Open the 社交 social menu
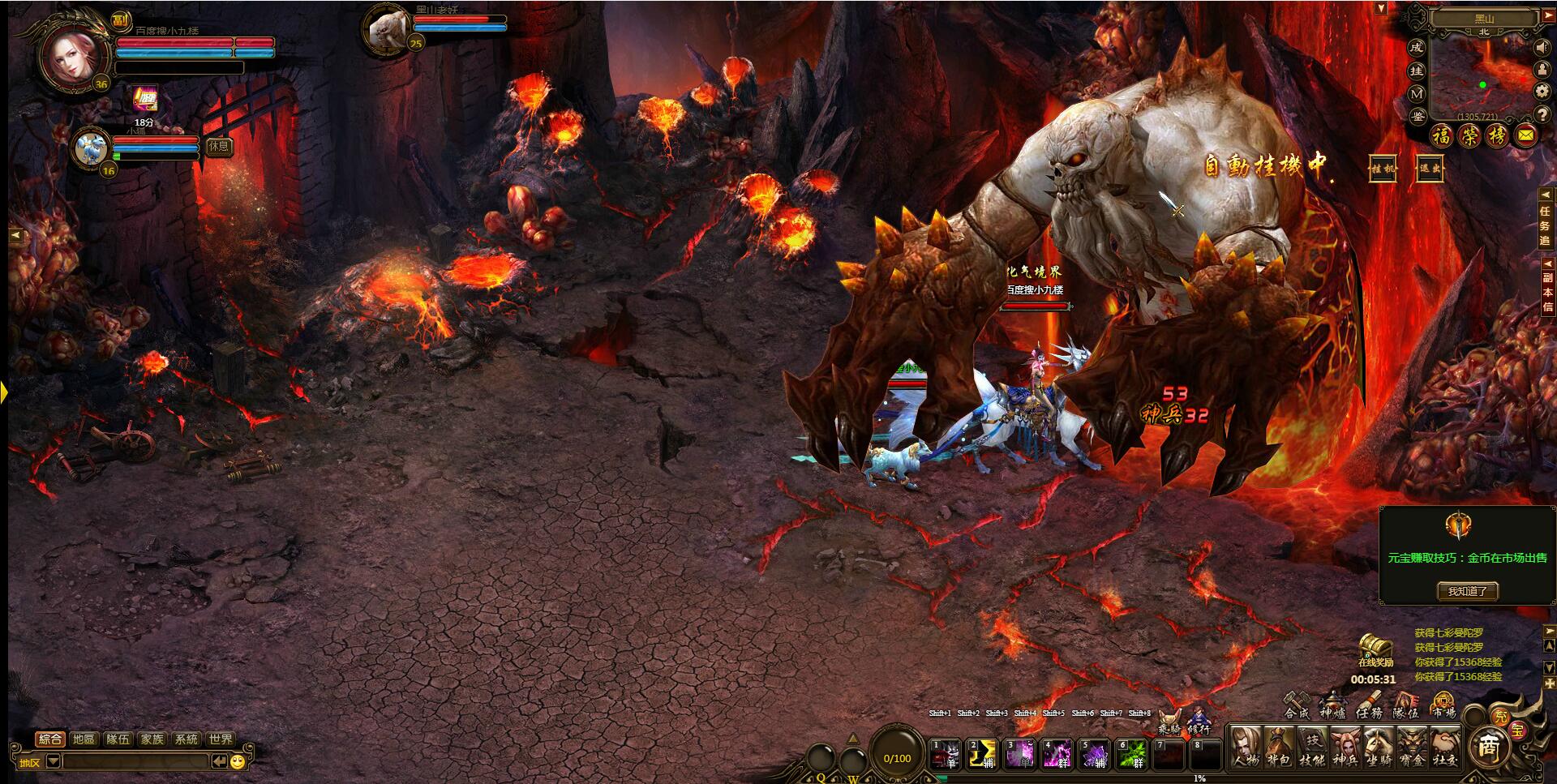Viewport: 1557px width, 784px height. point(1445,744)
